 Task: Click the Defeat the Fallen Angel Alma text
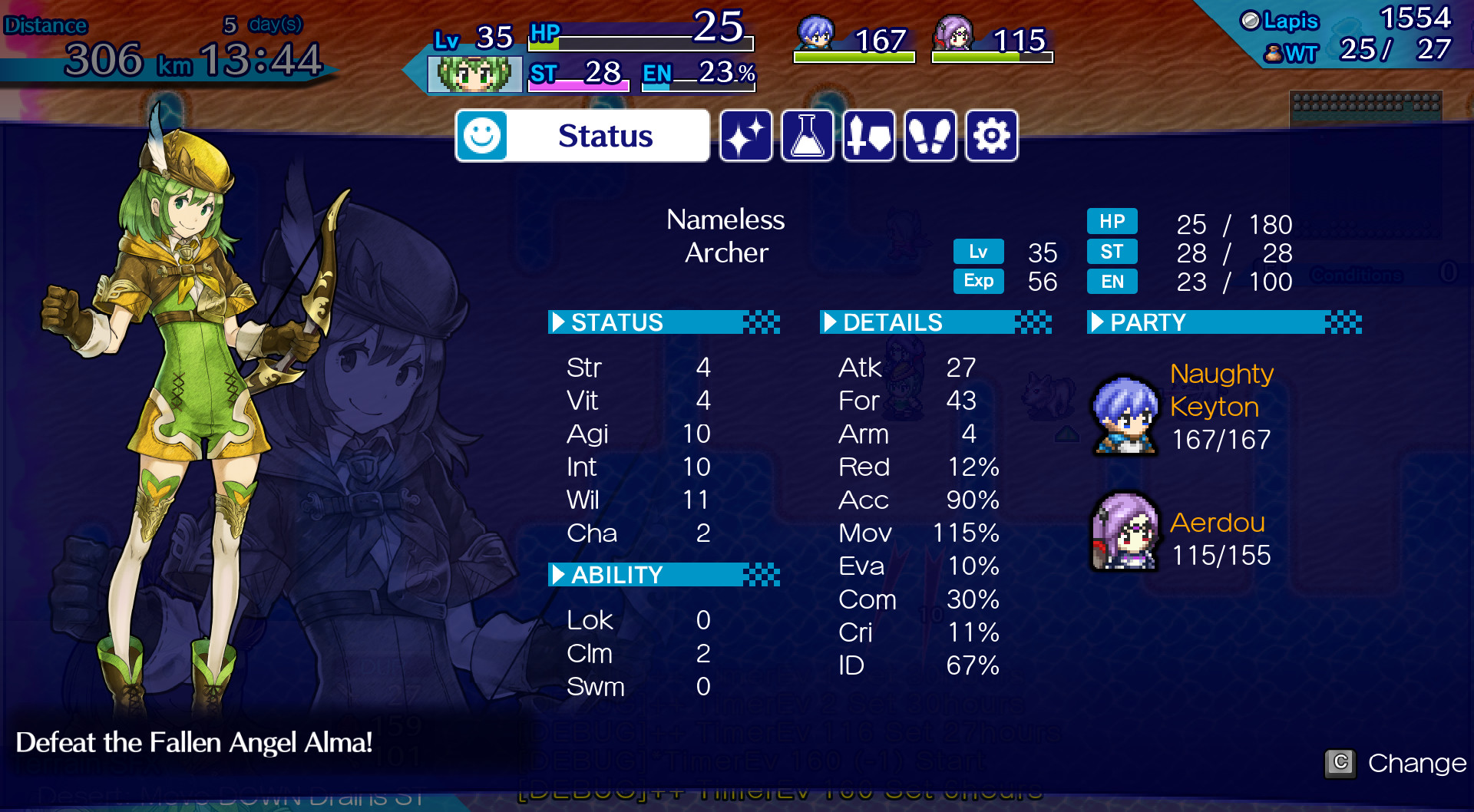coord(195,741)
